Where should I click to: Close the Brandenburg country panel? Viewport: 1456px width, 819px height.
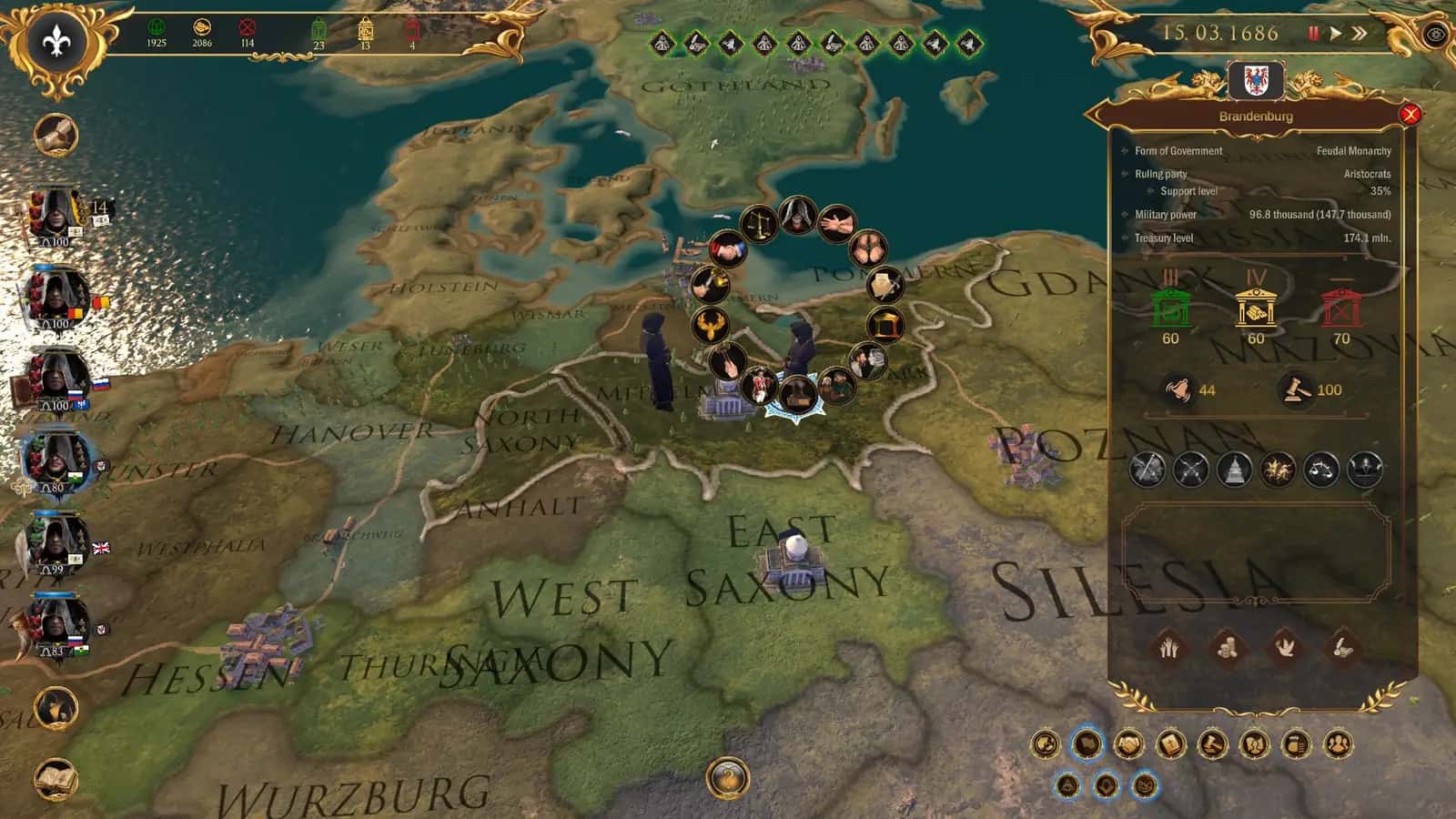1410,115
